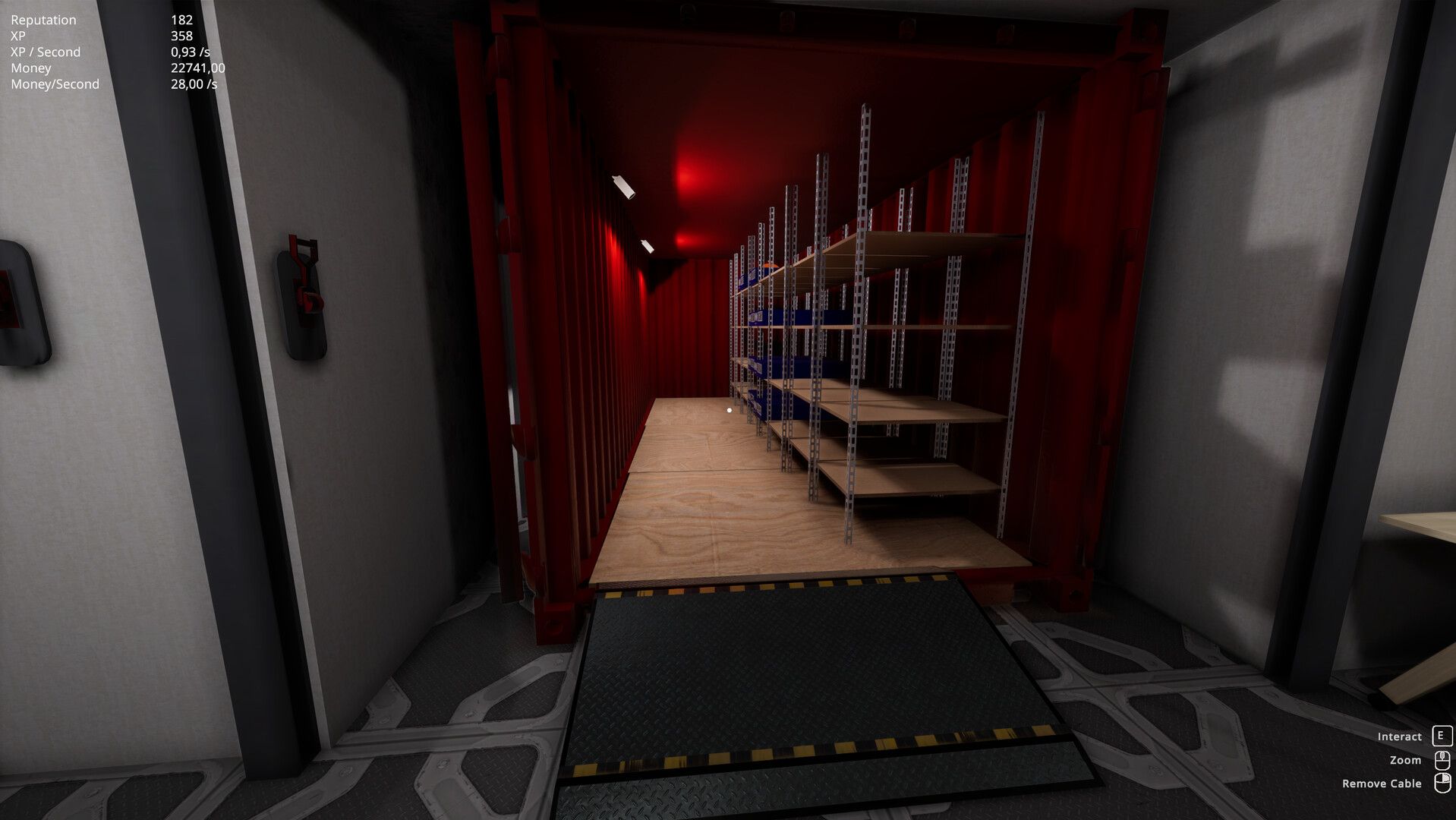Select the Money stat label
1456x820 pixels.
[30, 68]
